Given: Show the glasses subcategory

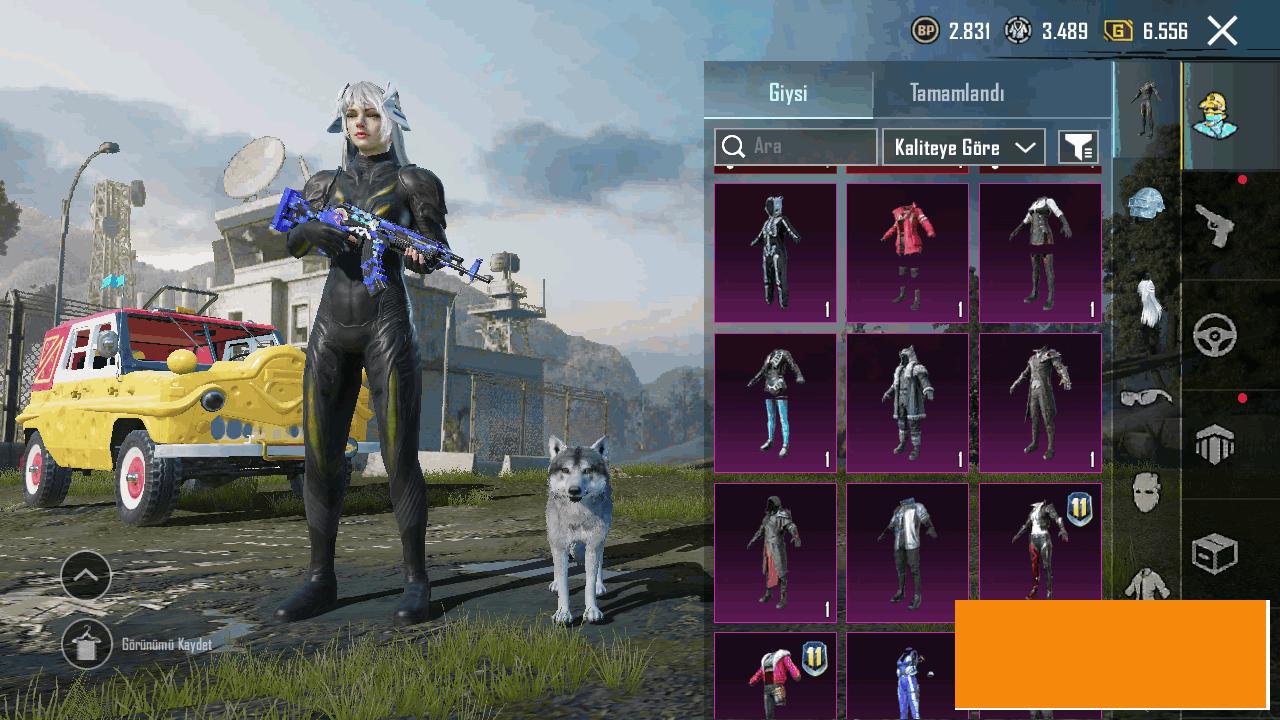Looking at the screenshot, I should click(1146, 398).
